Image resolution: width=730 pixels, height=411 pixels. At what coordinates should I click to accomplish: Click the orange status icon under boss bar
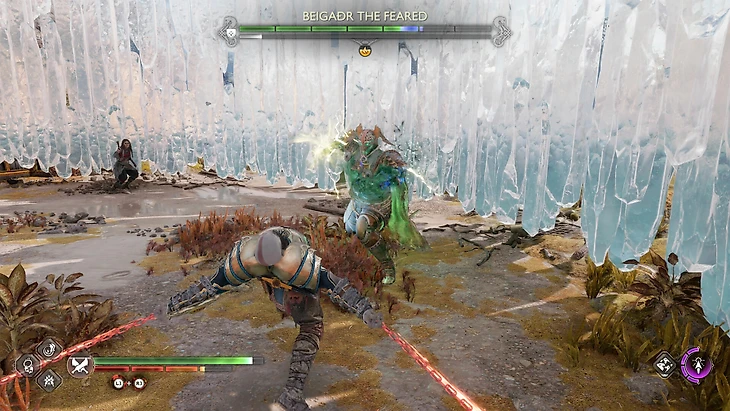pos(364,50)
